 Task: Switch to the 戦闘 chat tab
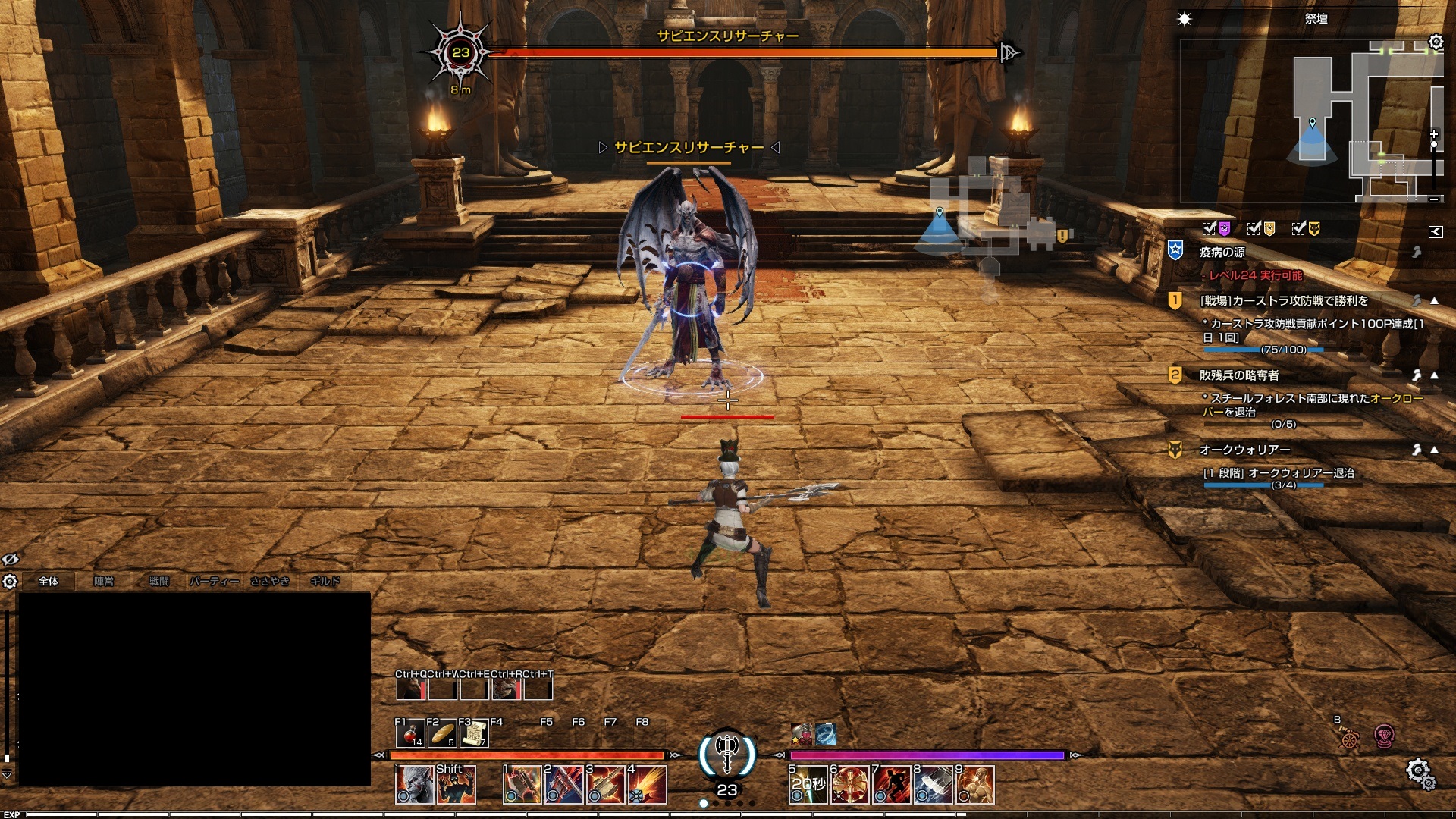click(158, 582)
